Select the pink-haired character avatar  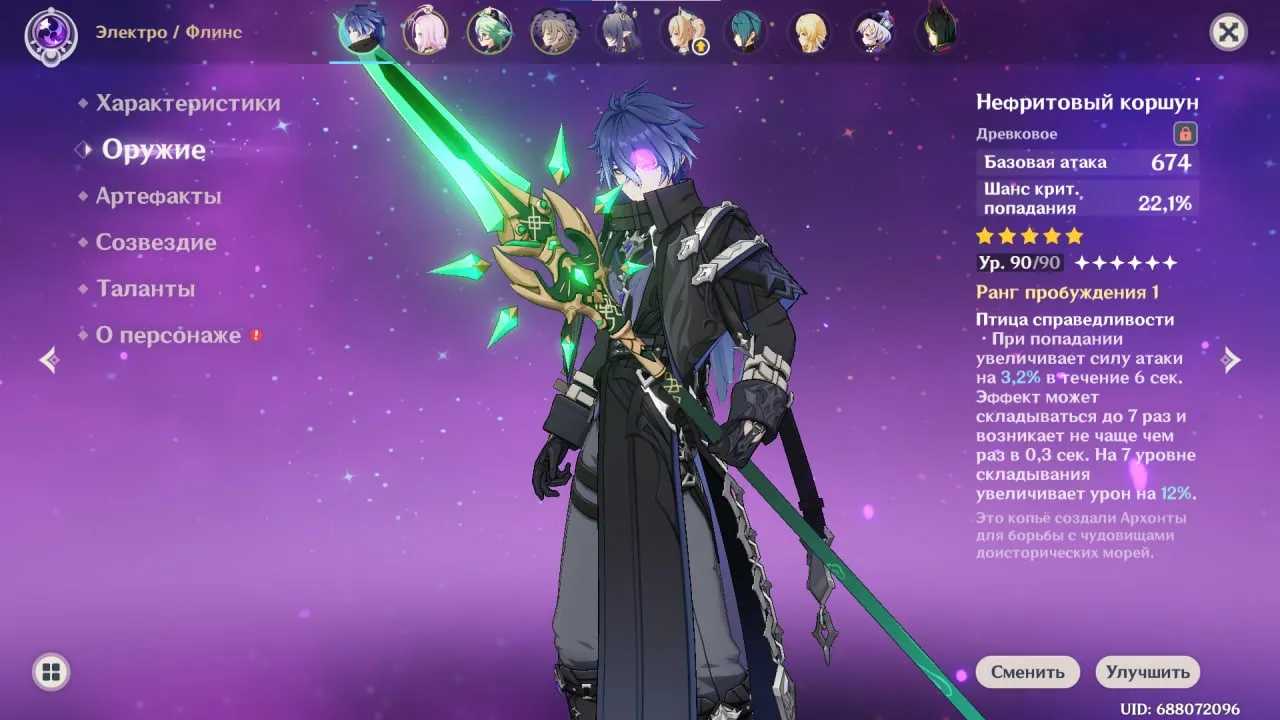coord(424,30)
